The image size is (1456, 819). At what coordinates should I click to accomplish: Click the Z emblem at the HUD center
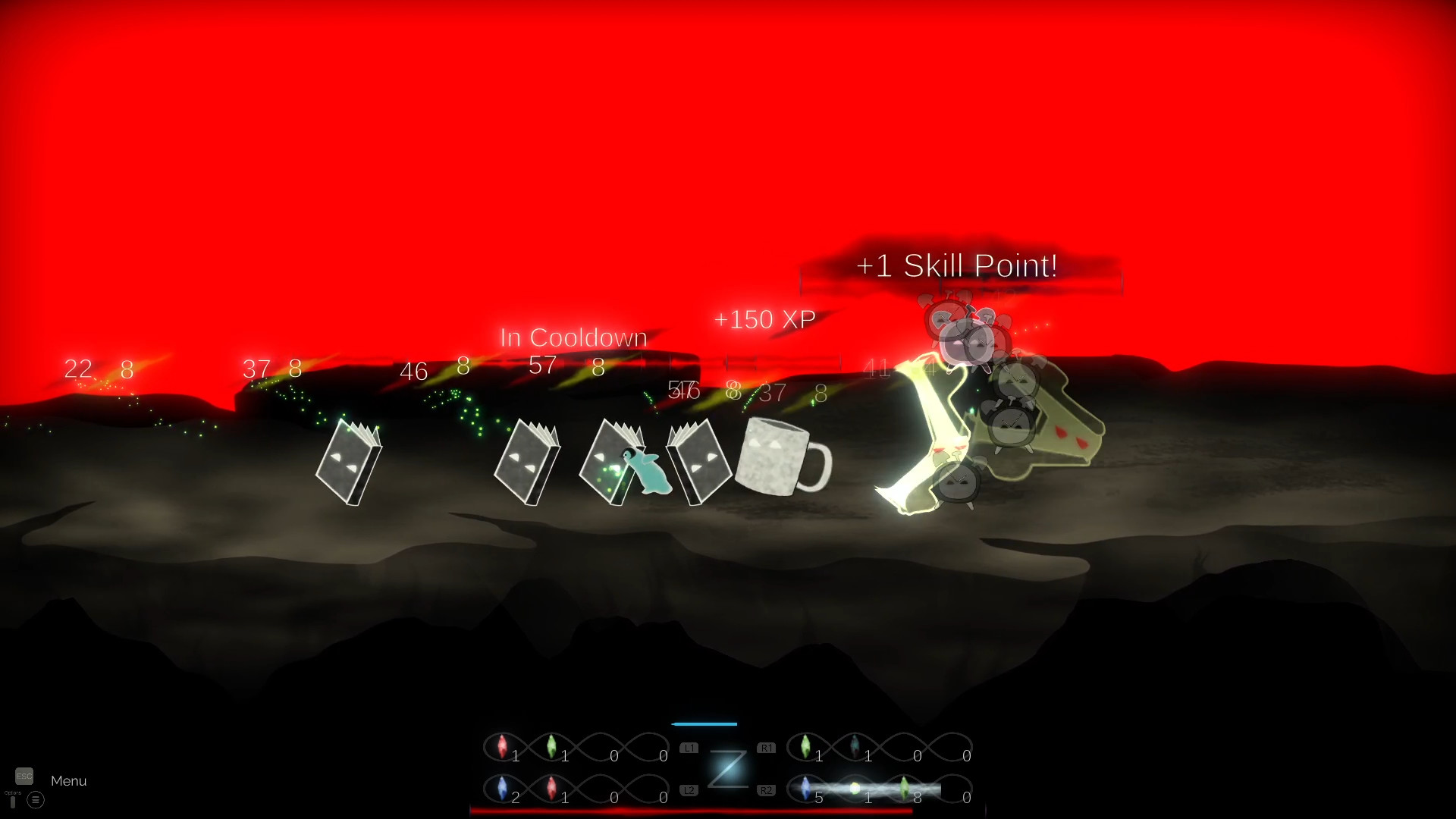coord(727,767)
